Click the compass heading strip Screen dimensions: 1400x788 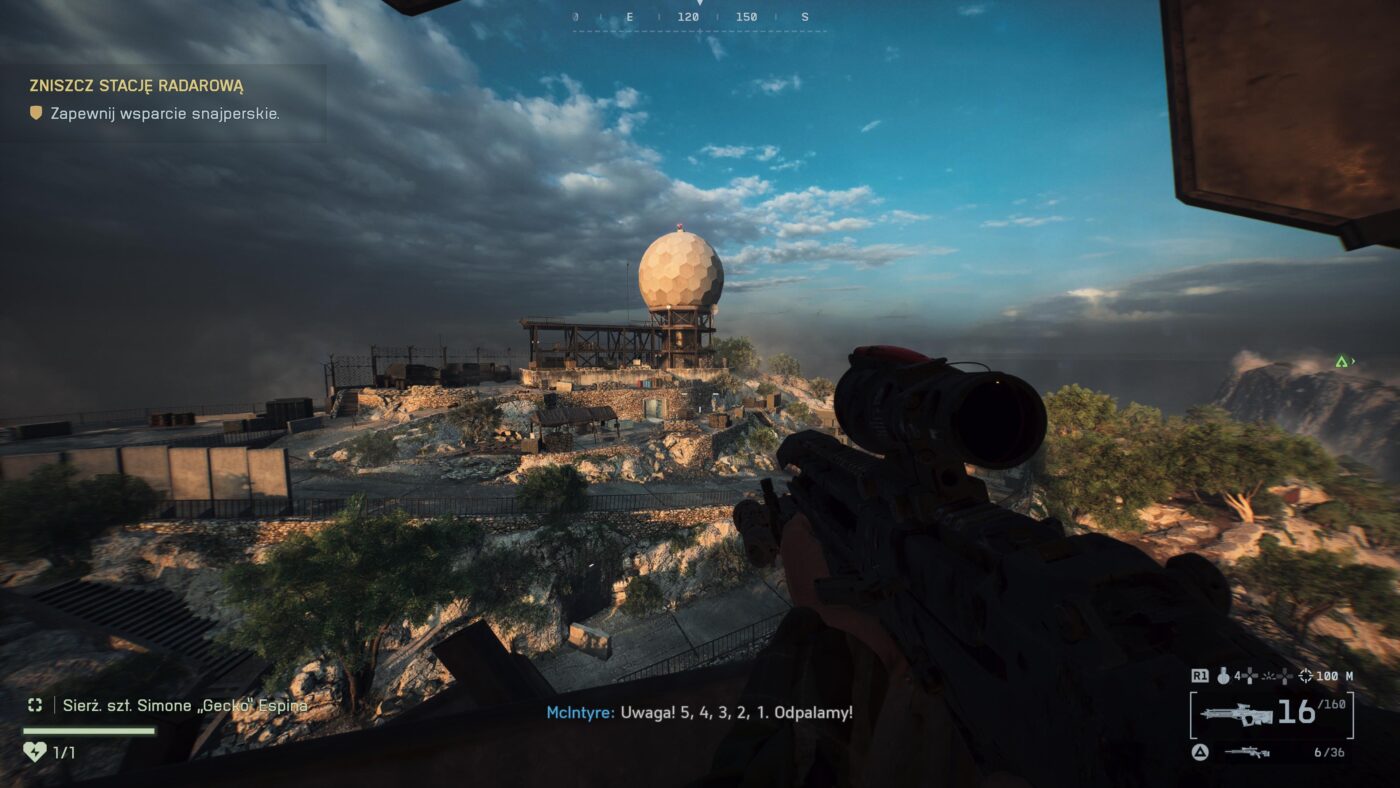(699, 18)
